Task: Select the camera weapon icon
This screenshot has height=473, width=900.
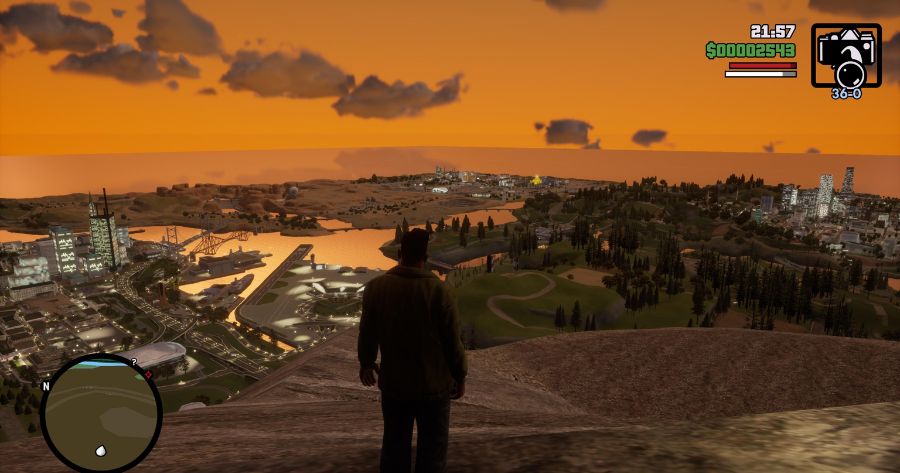Action: (x=846, y=55)
